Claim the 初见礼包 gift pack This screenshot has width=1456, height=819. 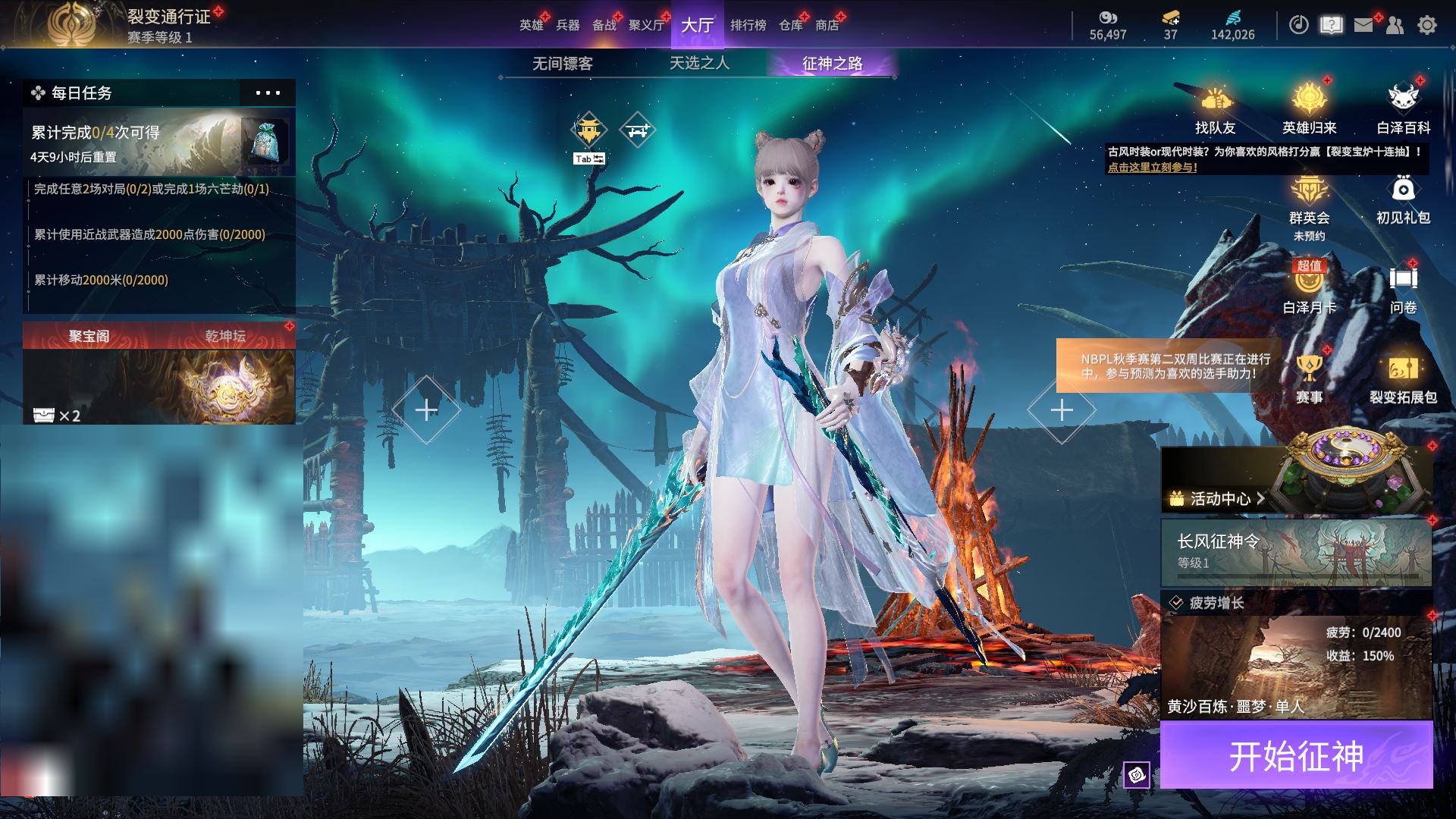tap(1403, 199)
